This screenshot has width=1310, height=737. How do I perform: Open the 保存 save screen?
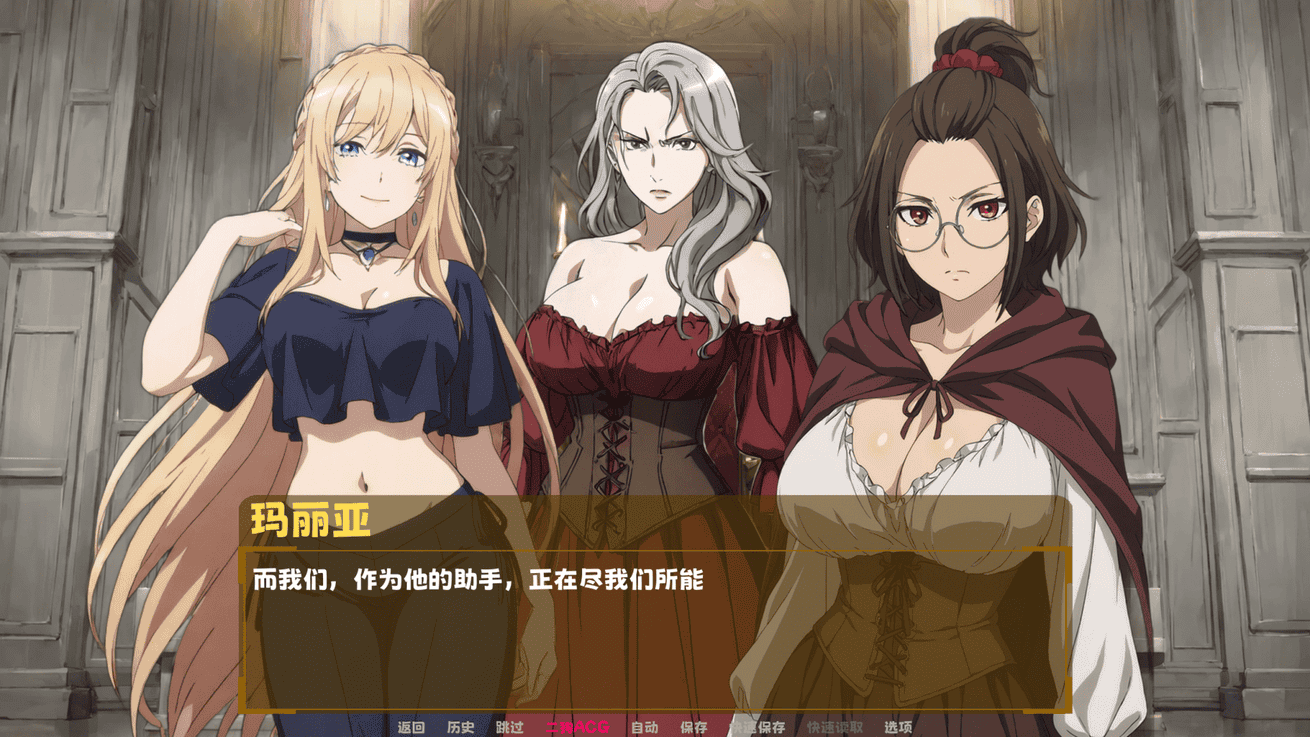(x=694, y=728)
